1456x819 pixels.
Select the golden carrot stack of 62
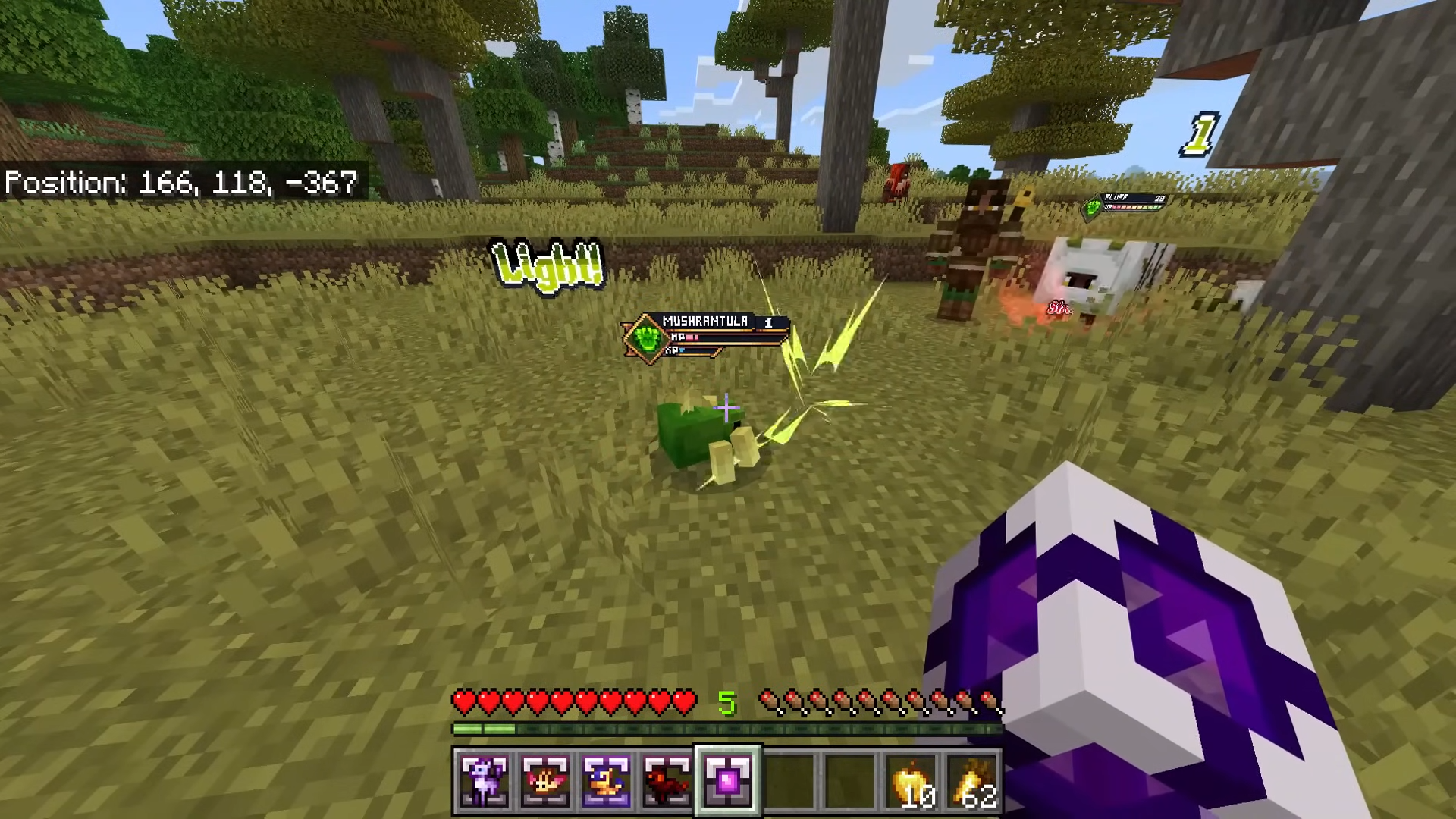(x=973, y=782)
